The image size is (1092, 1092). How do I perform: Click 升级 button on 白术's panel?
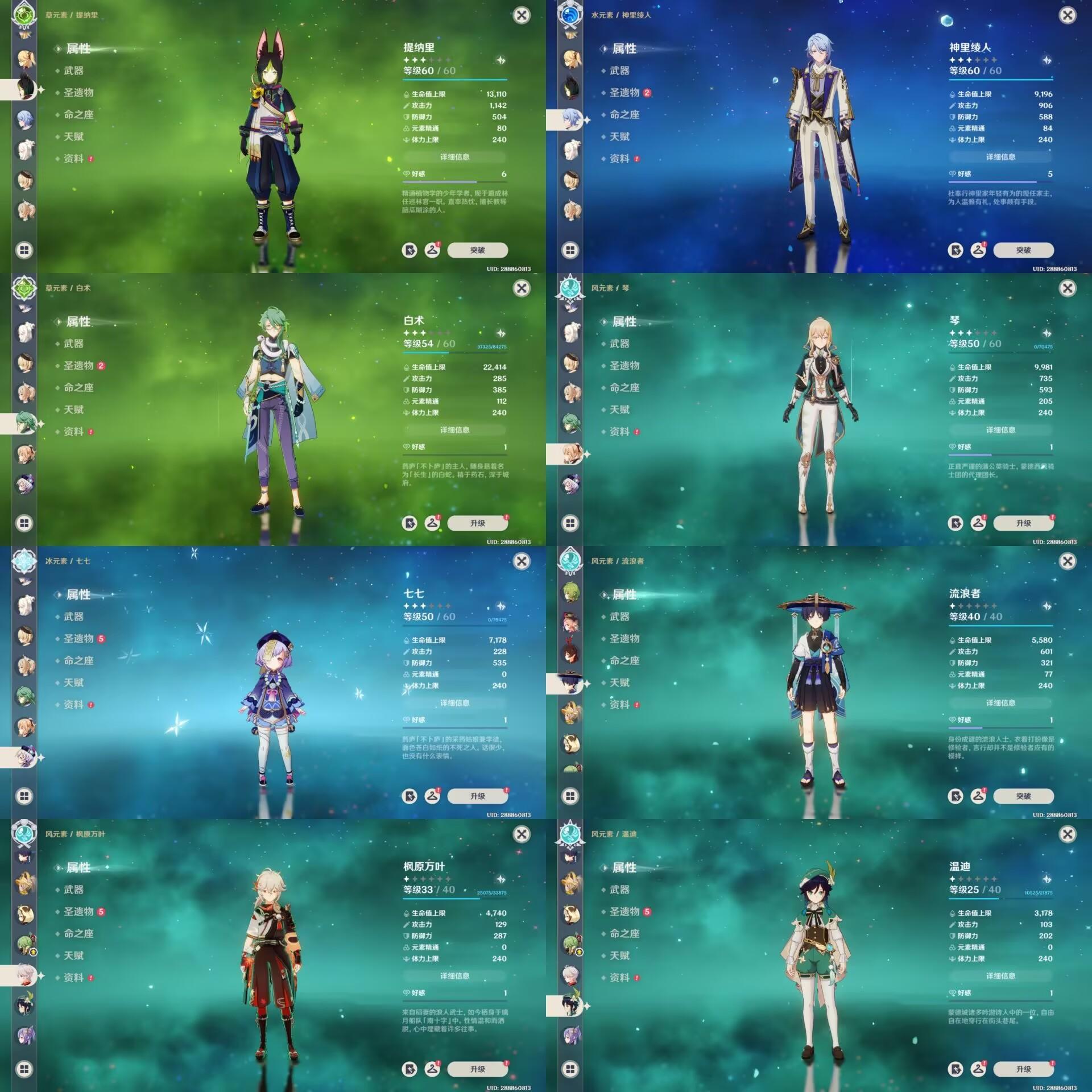coord(477,523)
